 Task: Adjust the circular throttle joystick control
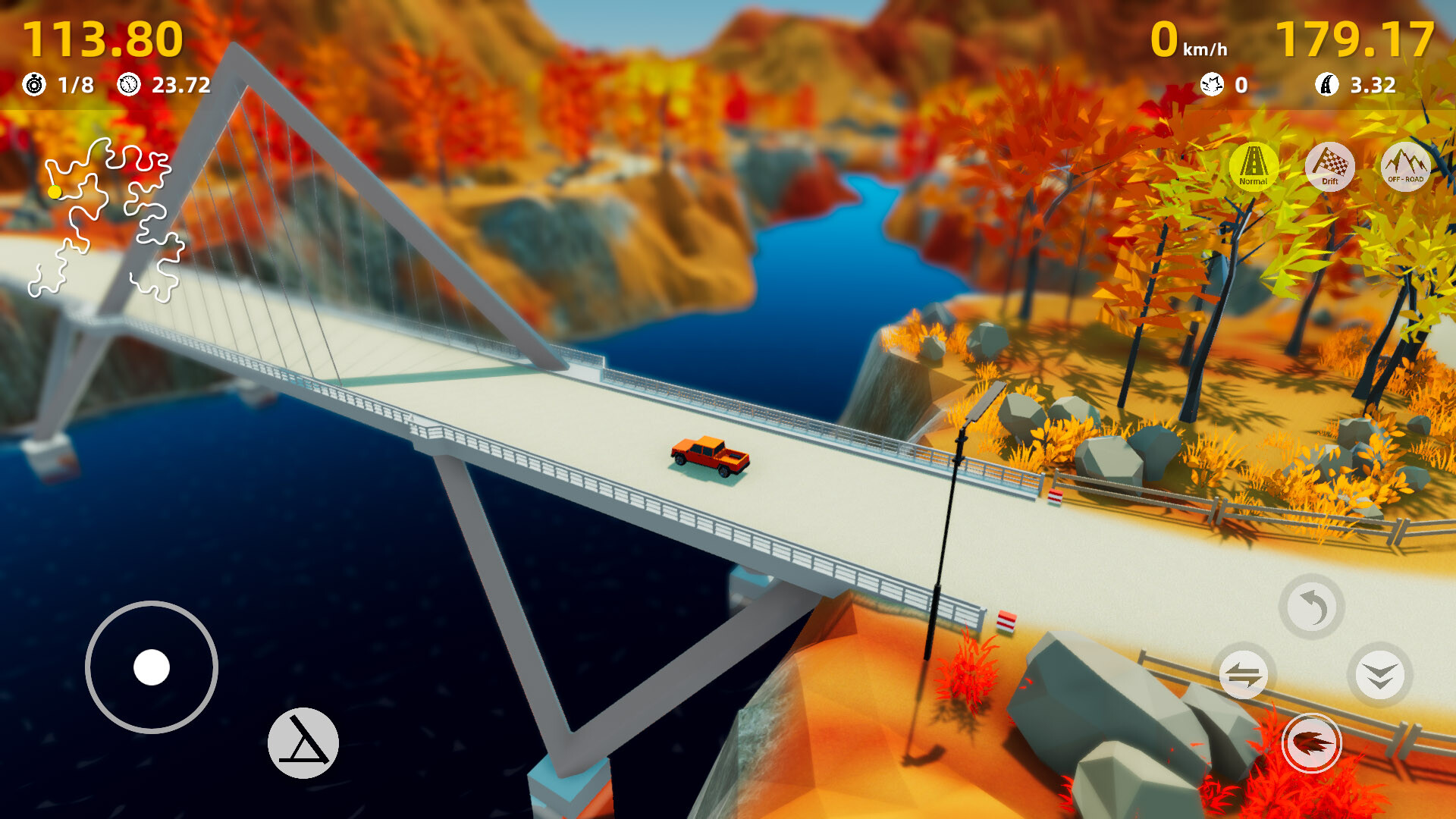point(152,667)
